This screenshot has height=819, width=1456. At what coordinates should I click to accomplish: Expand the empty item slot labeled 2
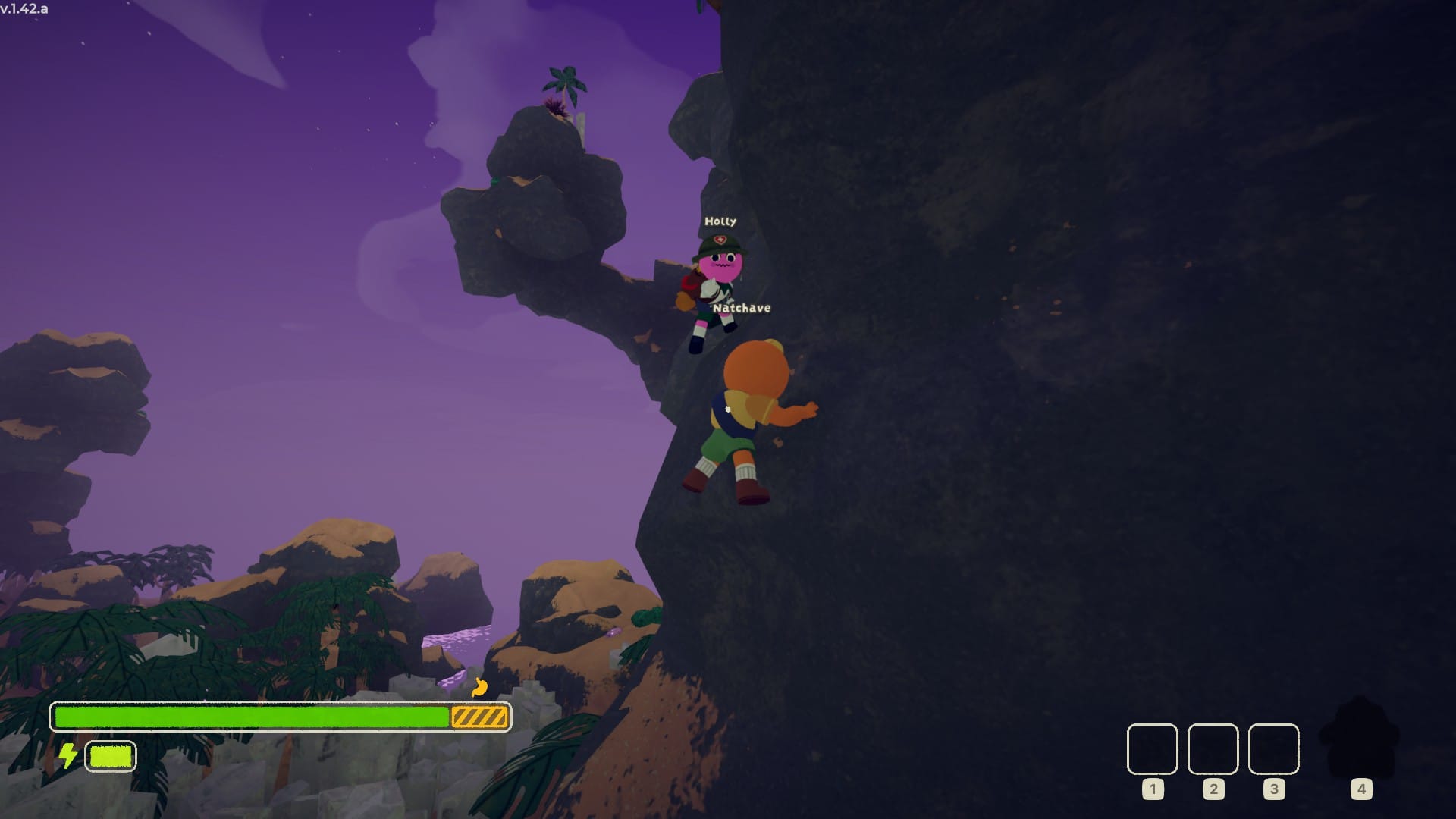click(1212, 751)
